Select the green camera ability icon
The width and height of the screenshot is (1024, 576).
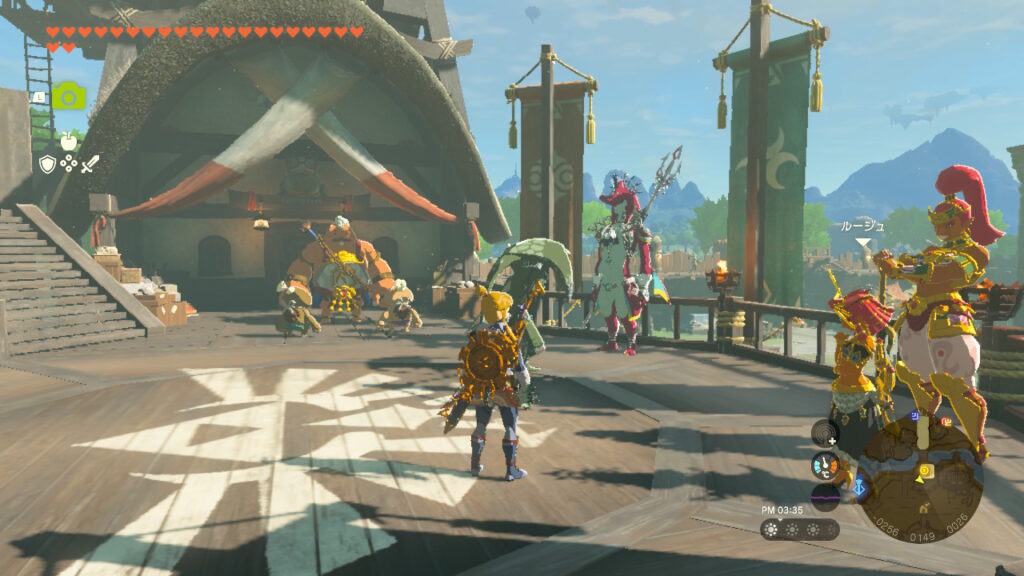click(69, 95)
